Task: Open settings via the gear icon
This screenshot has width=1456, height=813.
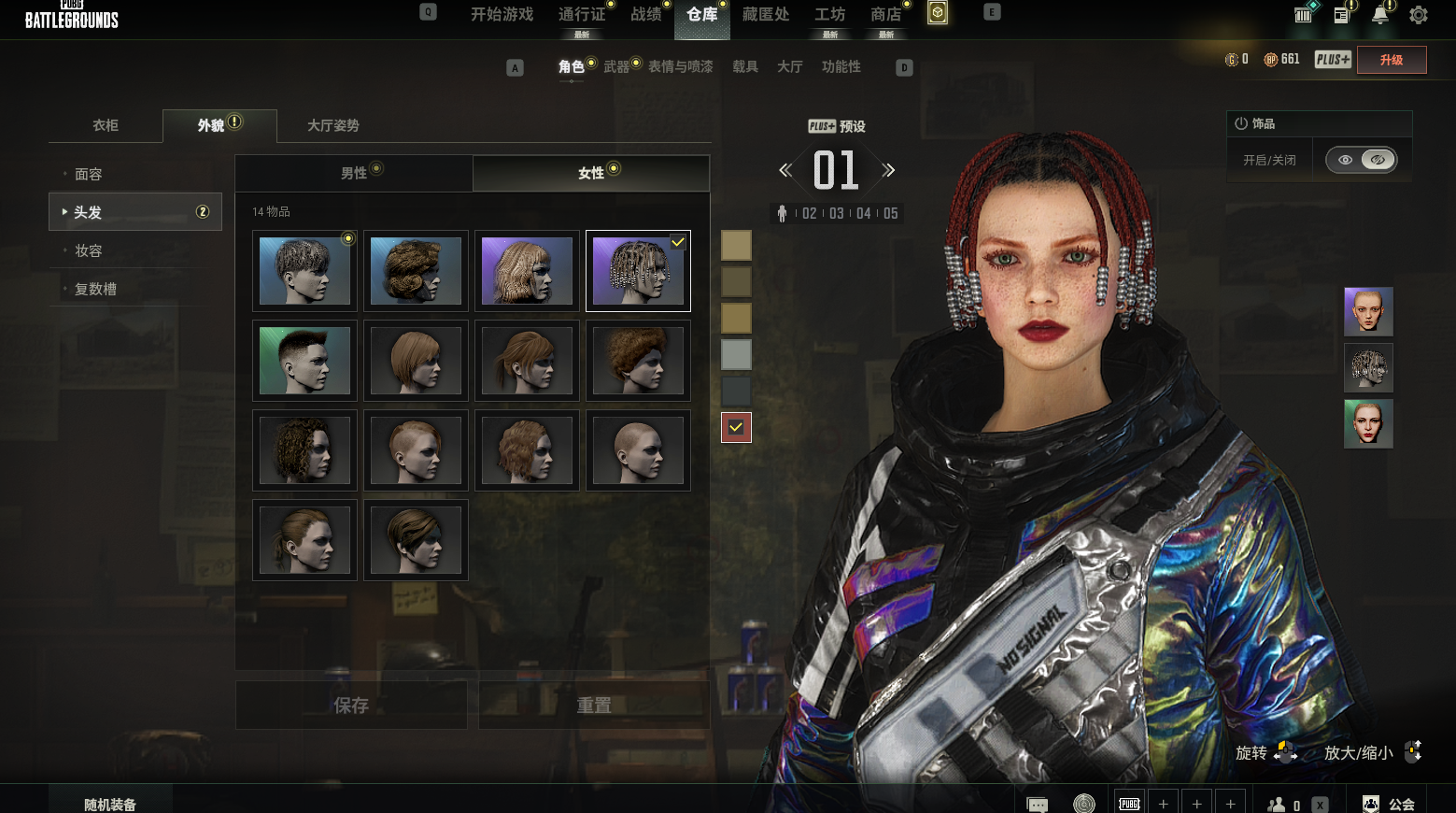Action: pos(1419,15)
